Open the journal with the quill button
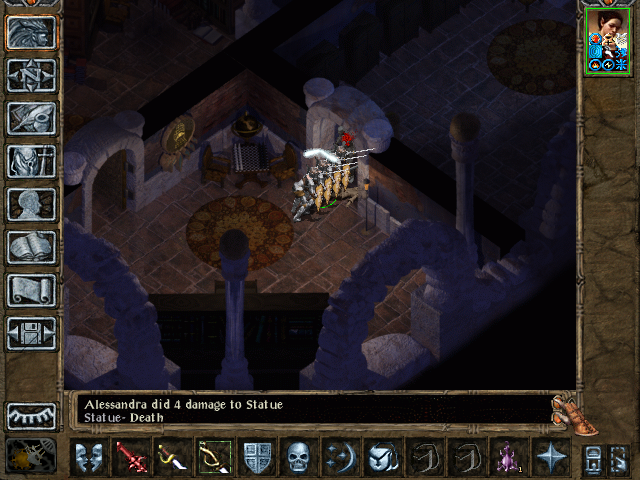Image resolution: width=640 pixels, height=480 pixels. [32, 118]
